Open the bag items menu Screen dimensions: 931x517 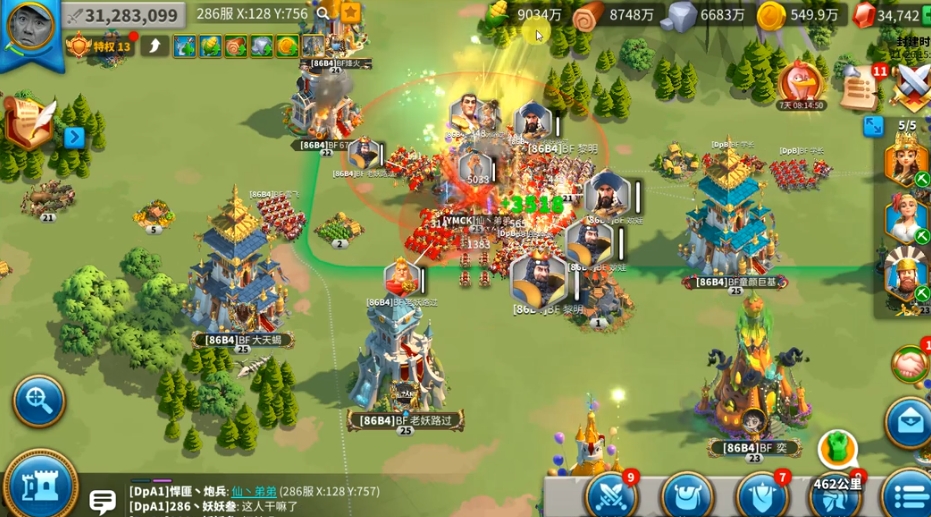point(688,496)
